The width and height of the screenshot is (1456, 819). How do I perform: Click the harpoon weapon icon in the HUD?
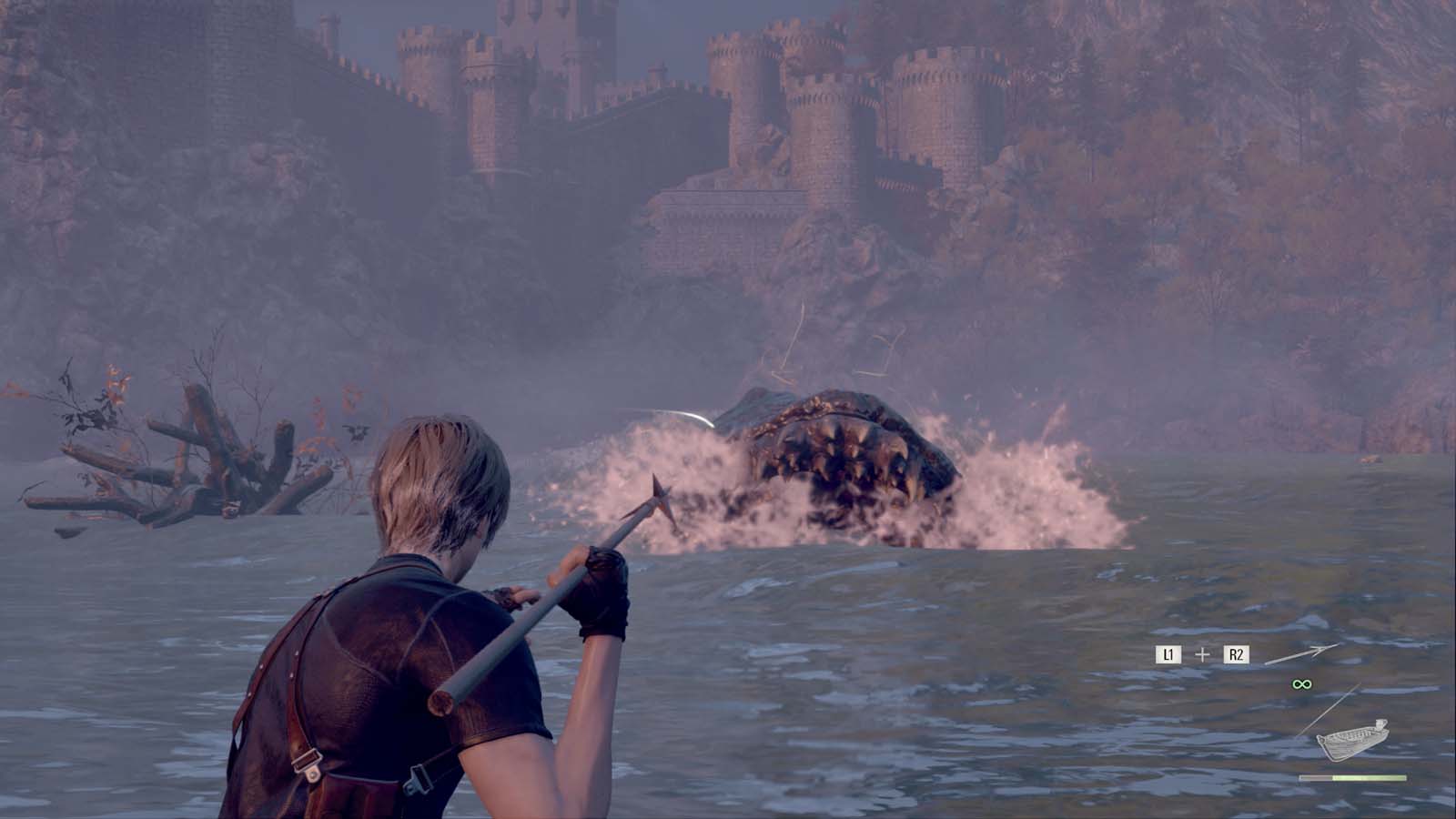[1303, 652]
